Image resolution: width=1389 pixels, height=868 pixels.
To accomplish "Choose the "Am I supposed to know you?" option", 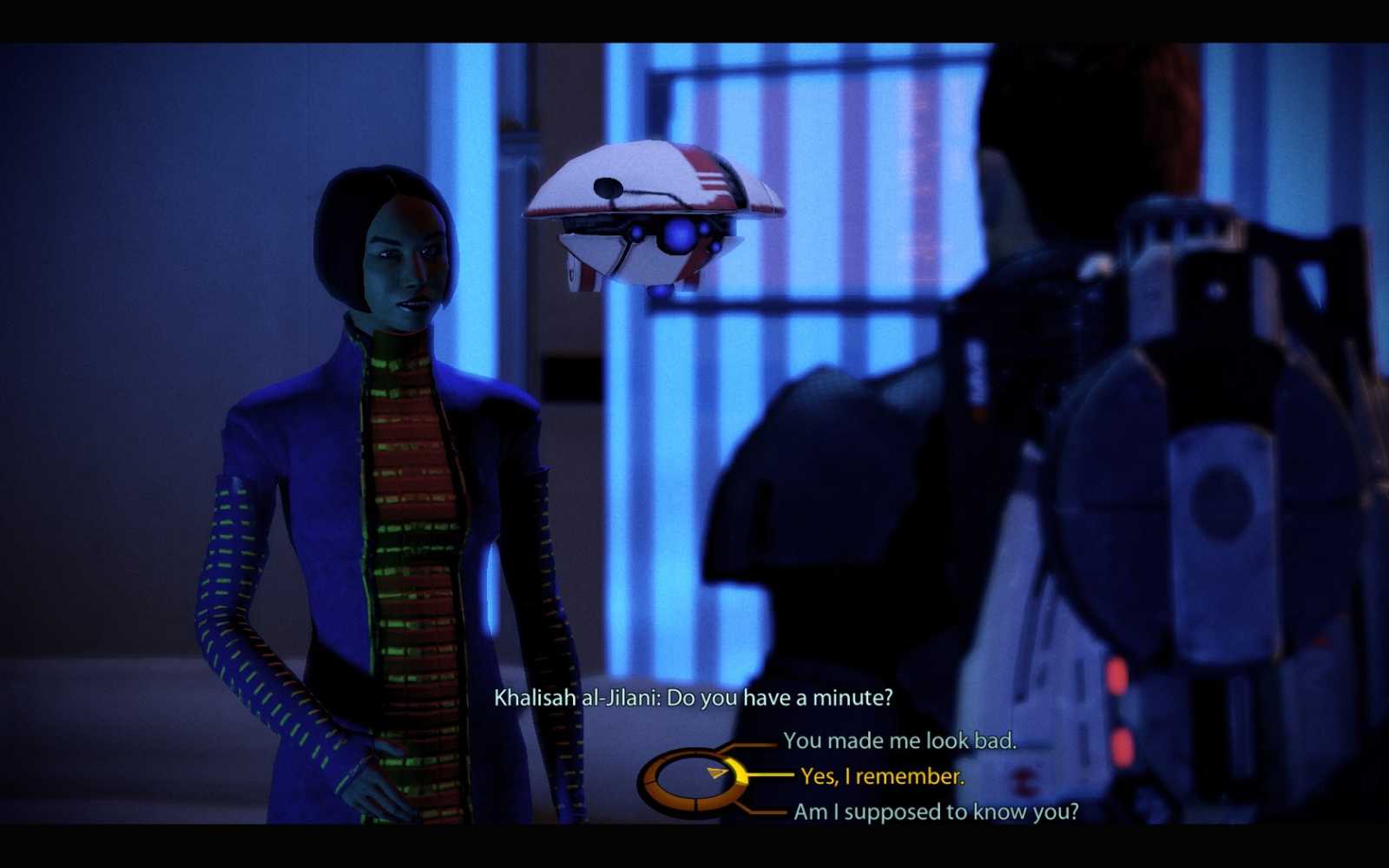I will [x=936, y=812].
